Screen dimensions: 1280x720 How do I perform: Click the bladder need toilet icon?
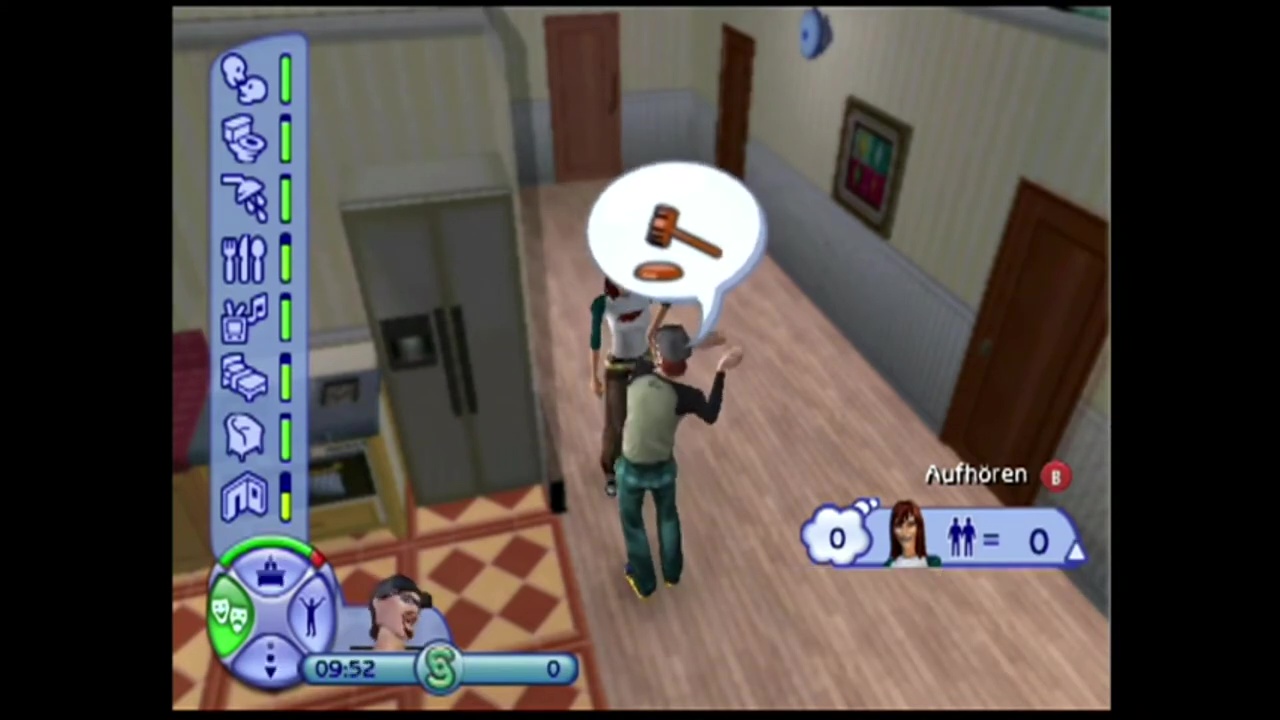coord(243,137)
